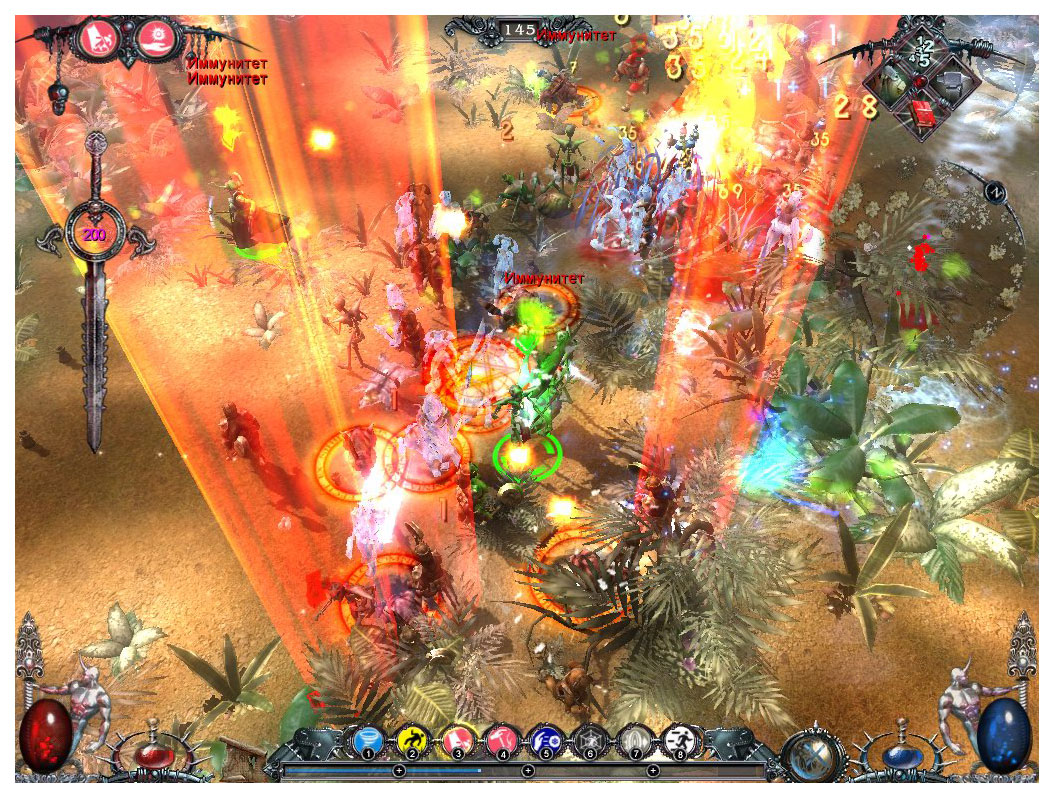Activate the grey arch skill in slot 7

[633, 742]
